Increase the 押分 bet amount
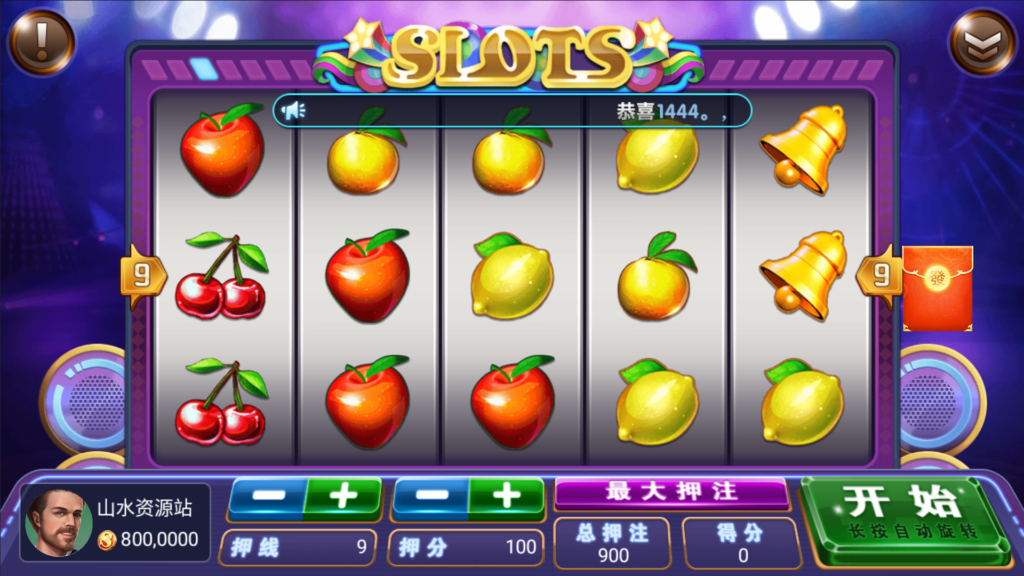1024x576 pixels. click(x=506, y=497)
